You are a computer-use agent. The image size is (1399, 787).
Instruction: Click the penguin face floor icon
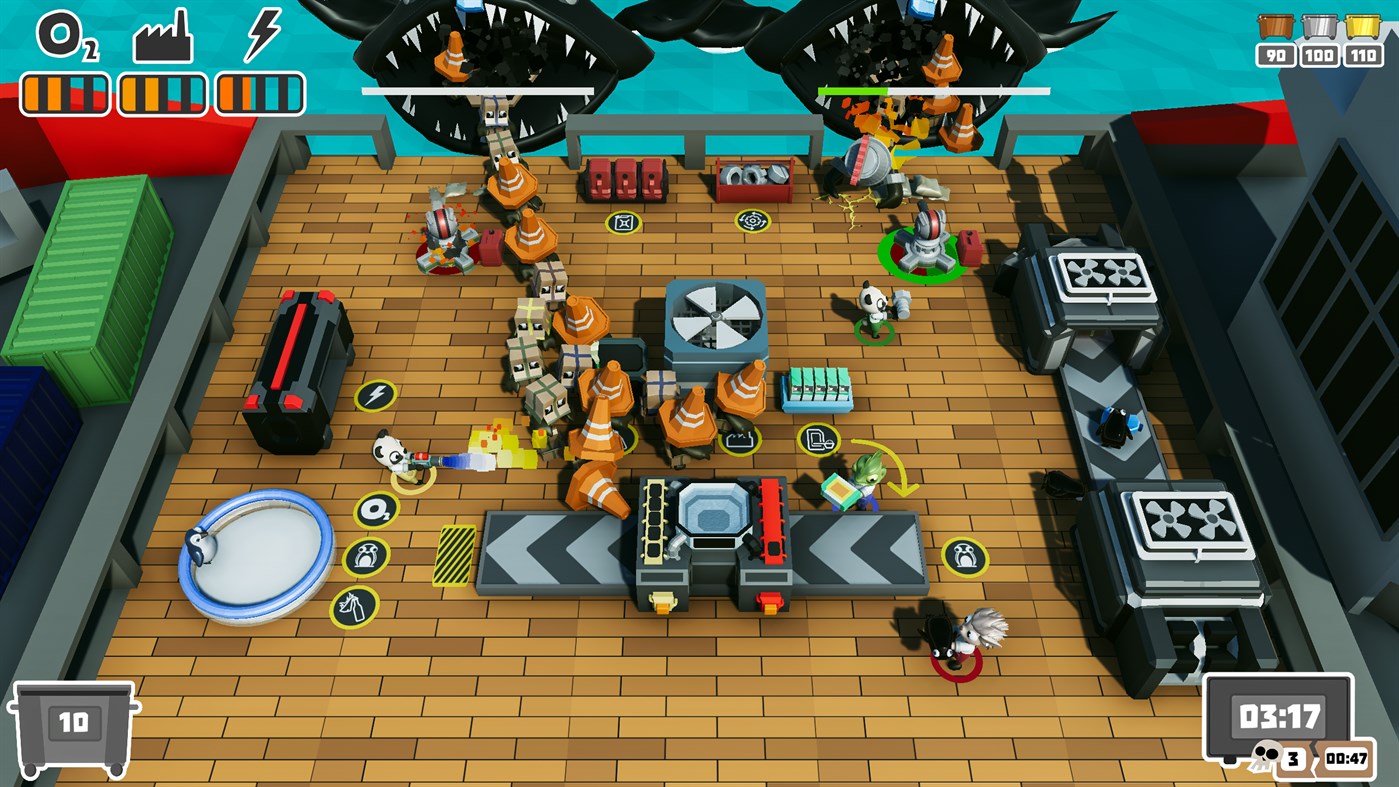coord(364,556)
